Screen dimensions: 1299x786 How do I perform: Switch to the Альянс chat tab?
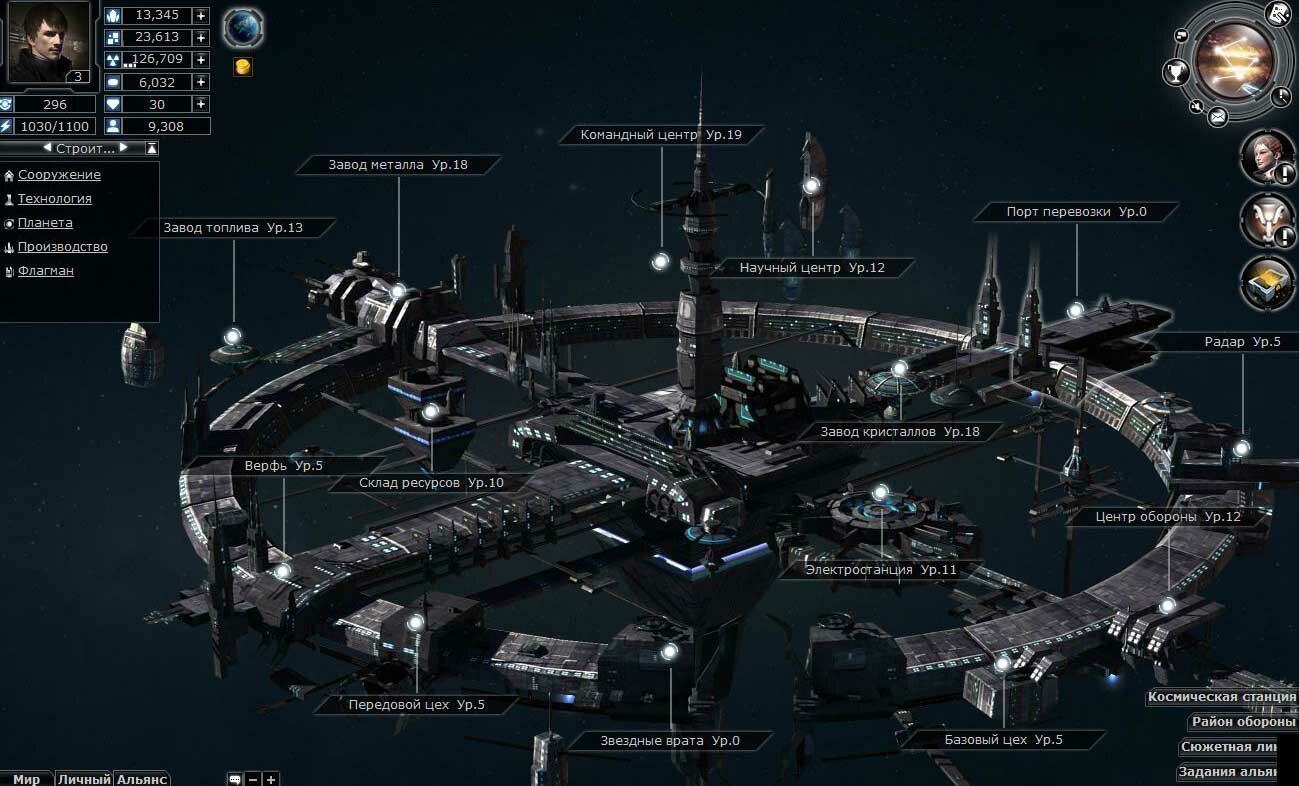141,779
